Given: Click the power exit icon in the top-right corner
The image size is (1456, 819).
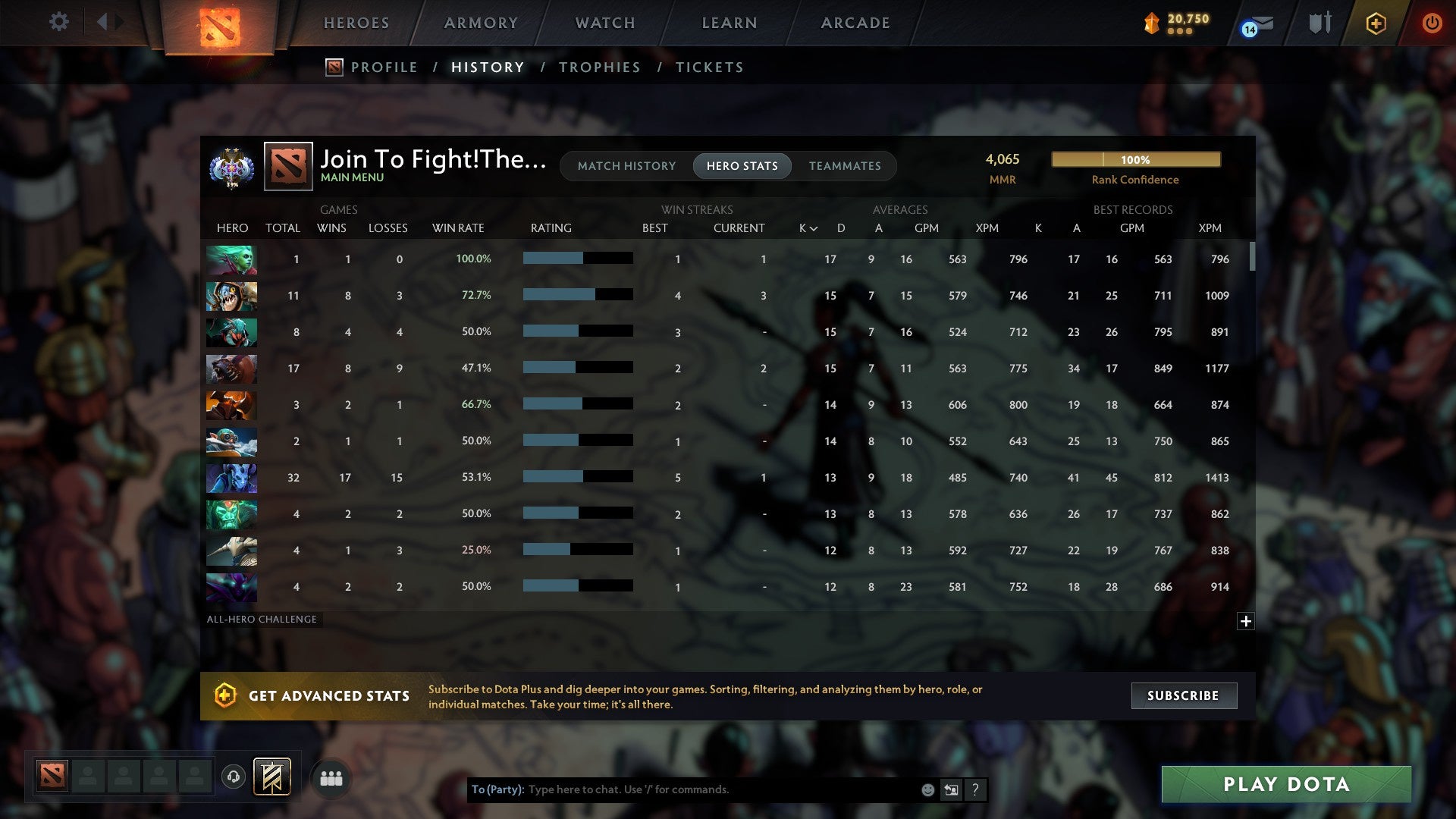Looking at the screenshot, I should [x=1432, y=23].
